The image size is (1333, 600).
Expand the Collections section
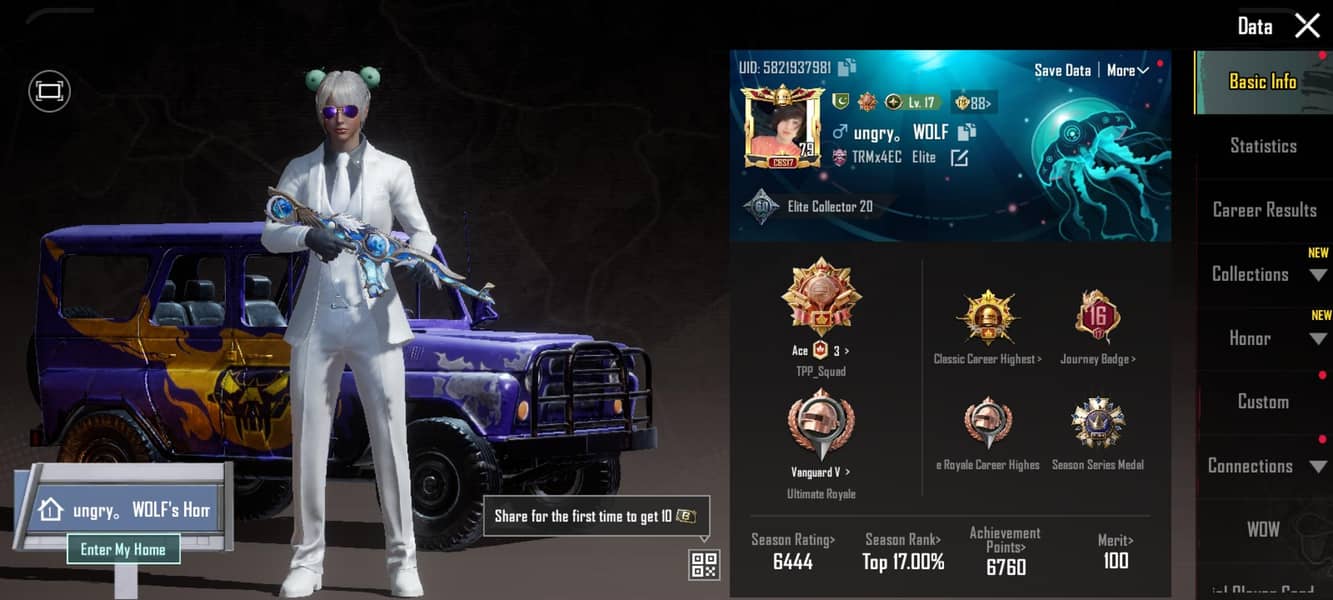[1264, 274]
